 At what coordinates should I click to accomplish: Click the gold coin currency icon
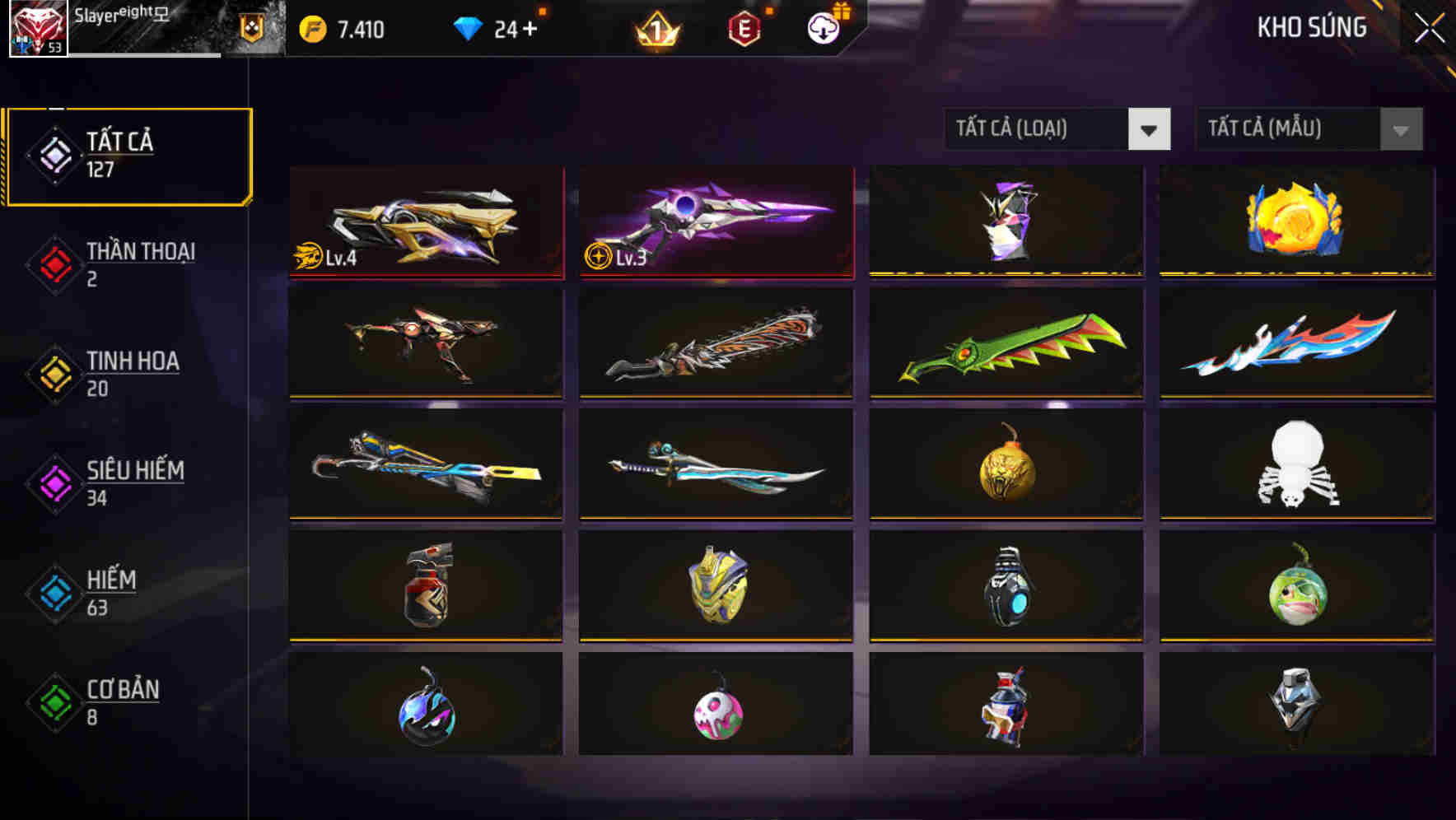point(311,27)
